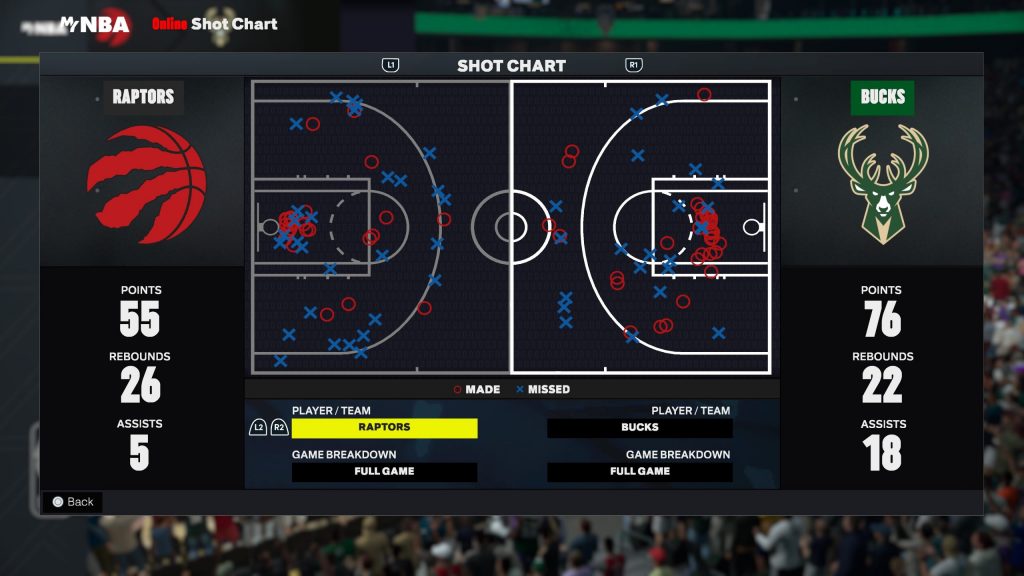The width and height of the screenshot is (1024, 576).
Task: Change the Bucks' Full Game breakdown option
Action: pyautogui.click(x=639, y=472)
